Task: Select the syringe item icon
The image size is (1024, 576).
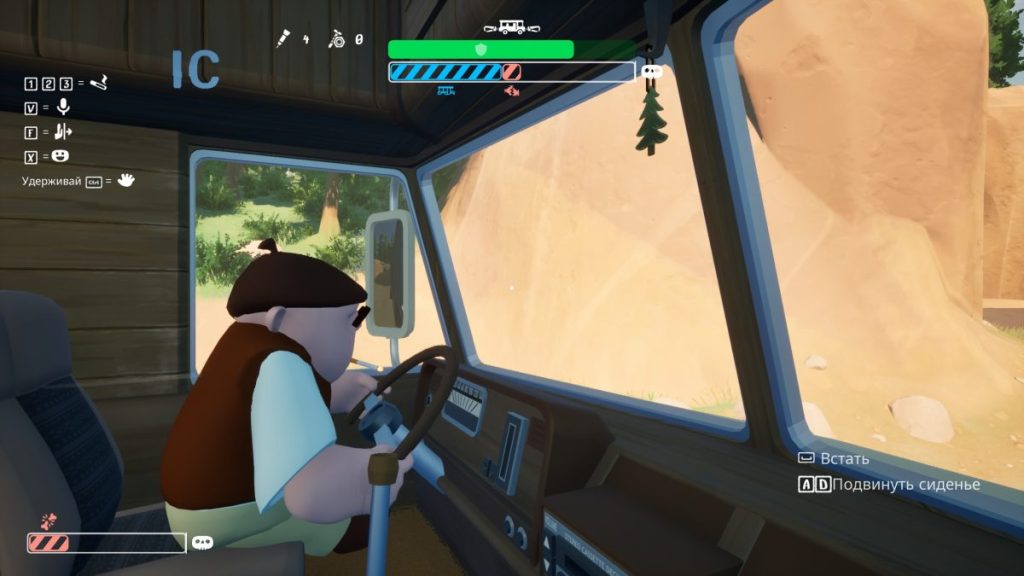Action: pyautogui.click(x=285, y=40)
